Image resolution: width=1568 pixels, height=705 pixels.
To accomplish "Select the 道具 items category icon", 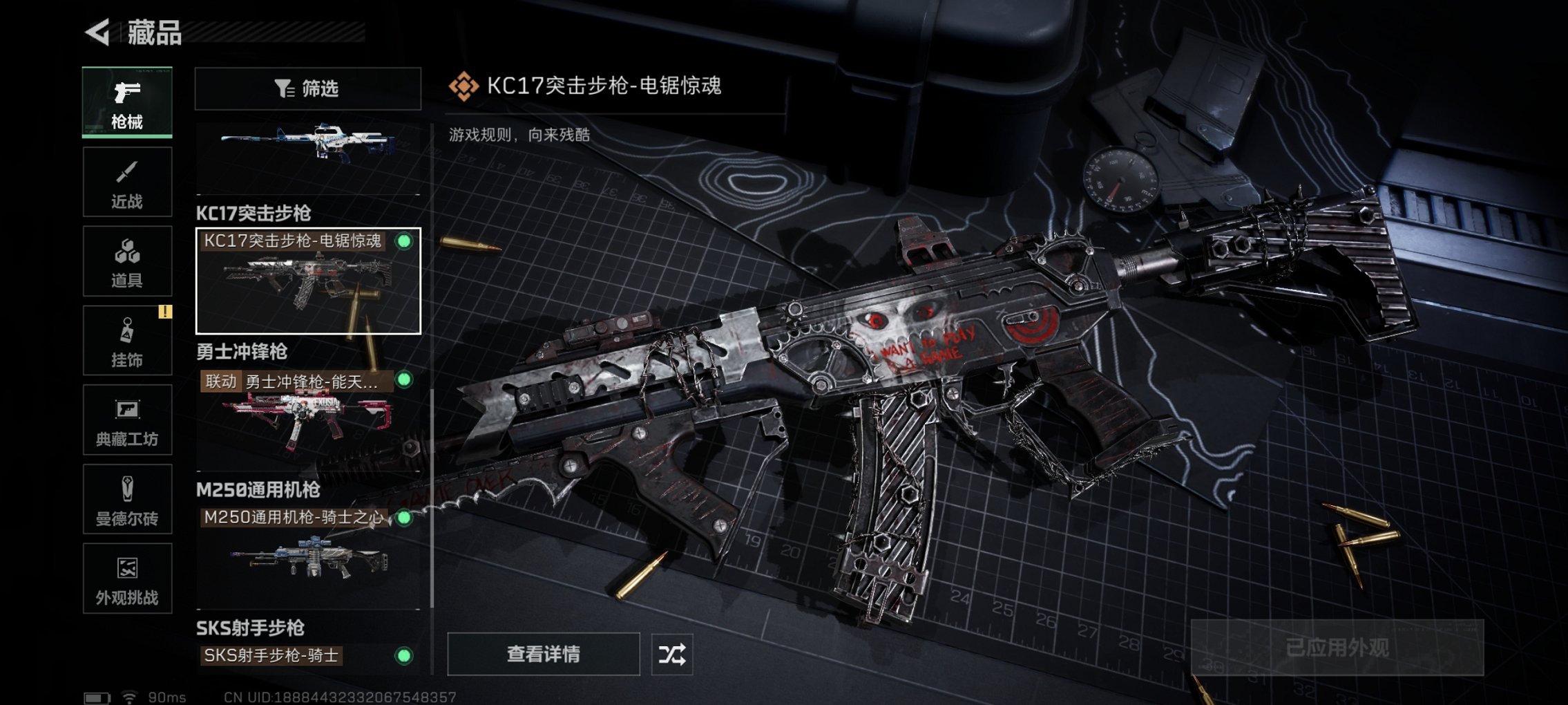I will point(126,261).
